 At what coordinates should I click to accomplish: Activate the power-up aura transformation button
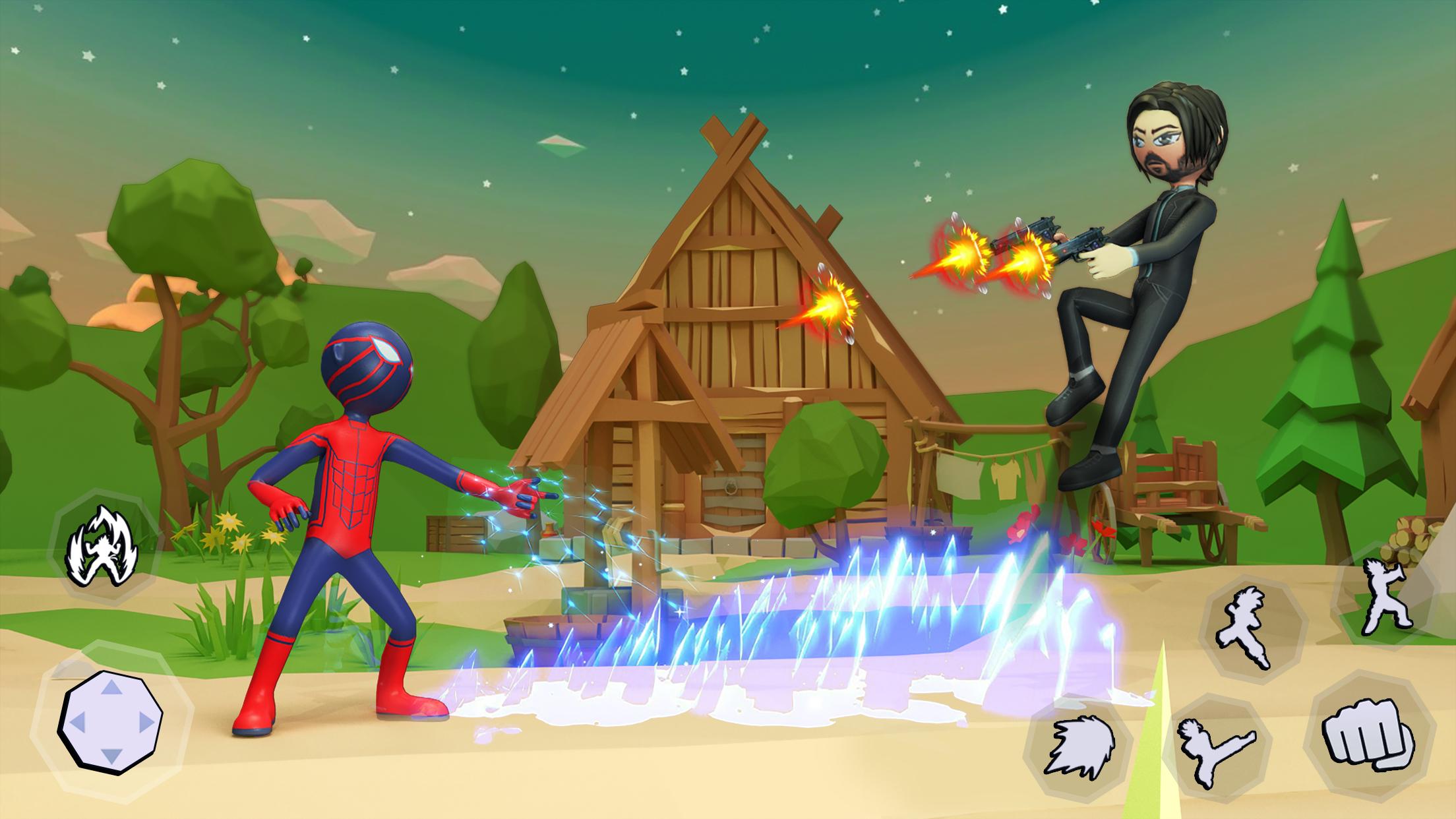point(103,546)
